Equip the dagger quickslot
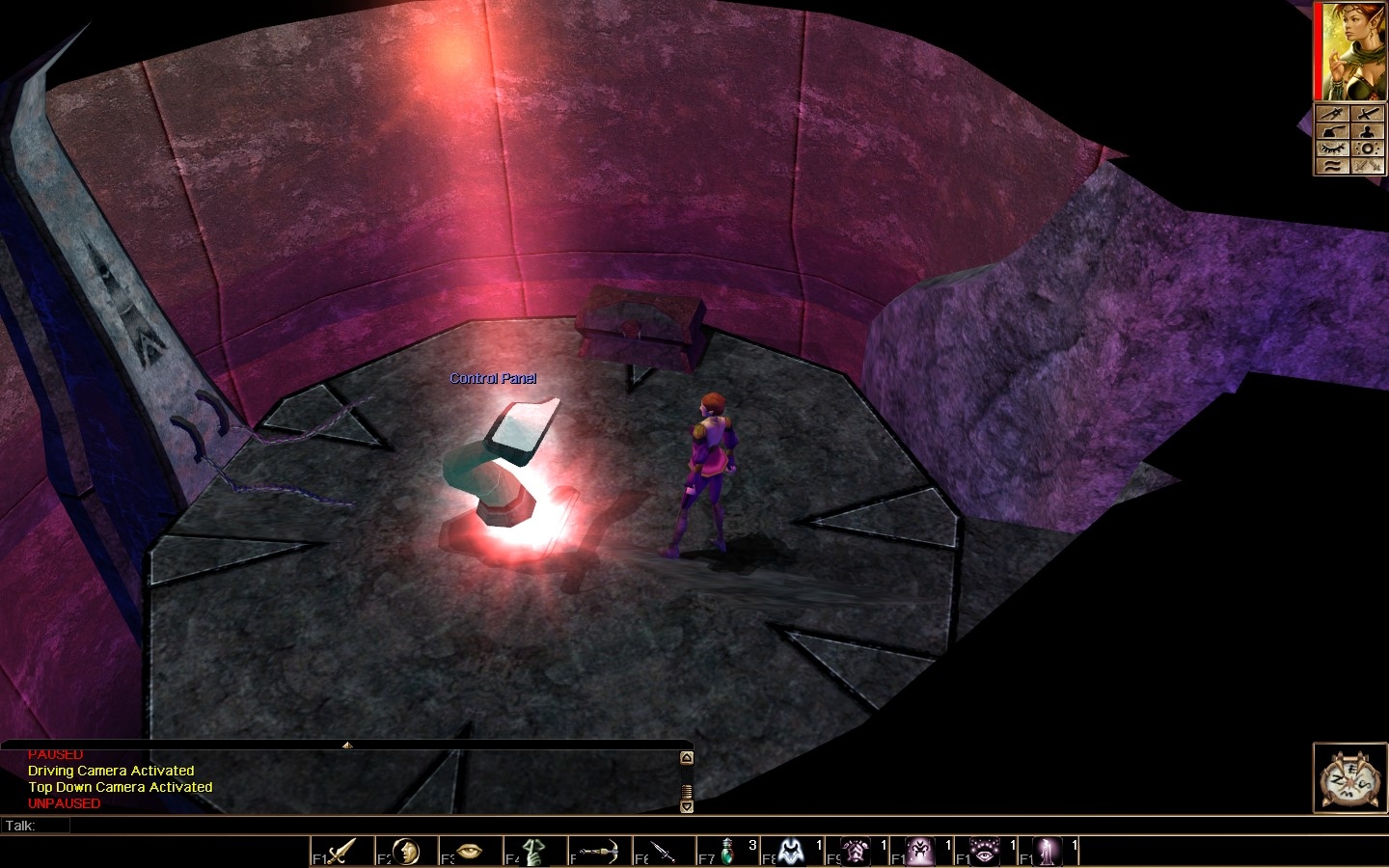This screenshot has width=1389, height=868. (663, 852)
